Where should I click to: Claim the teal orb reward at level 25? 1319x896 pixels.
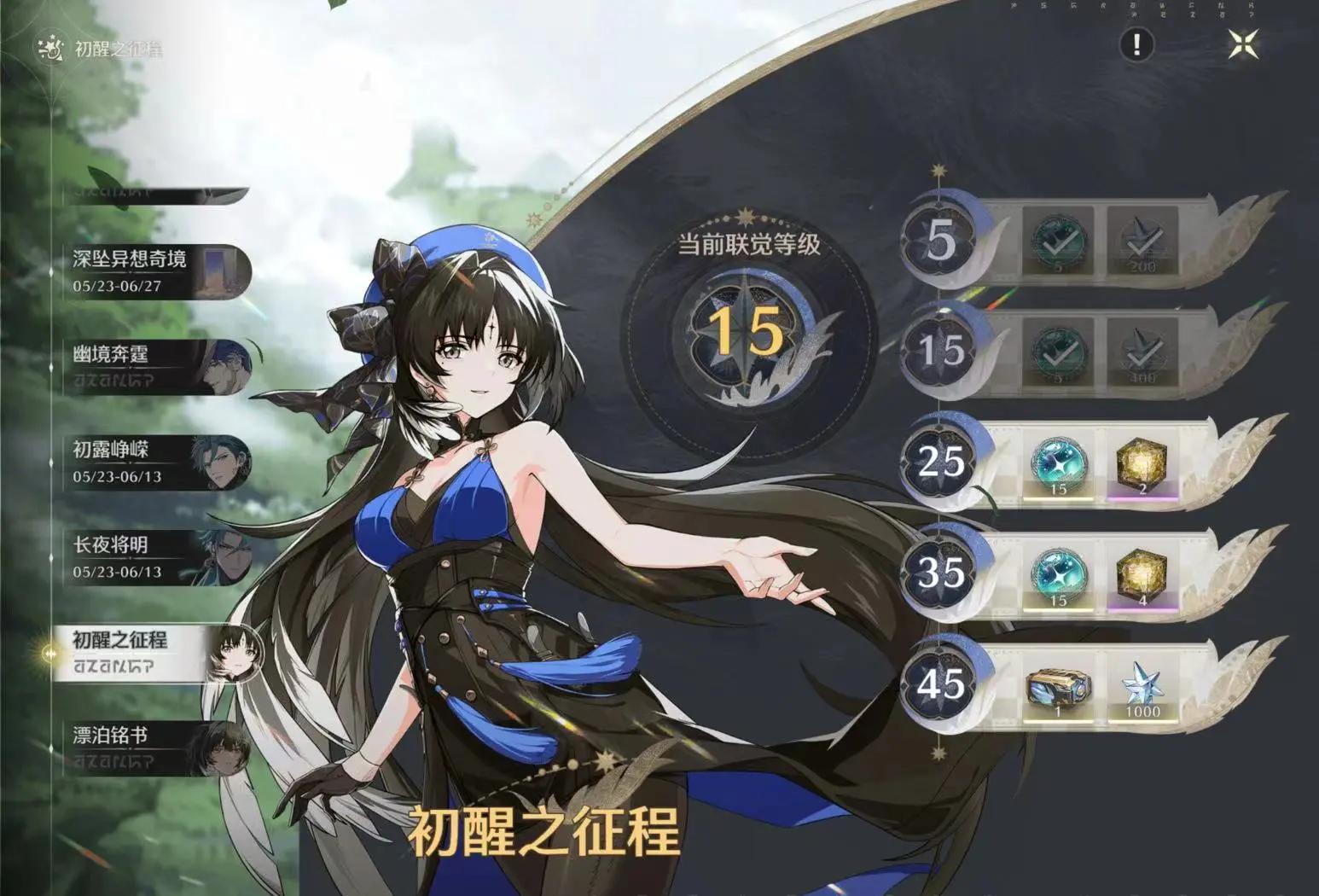[1060, 466]
